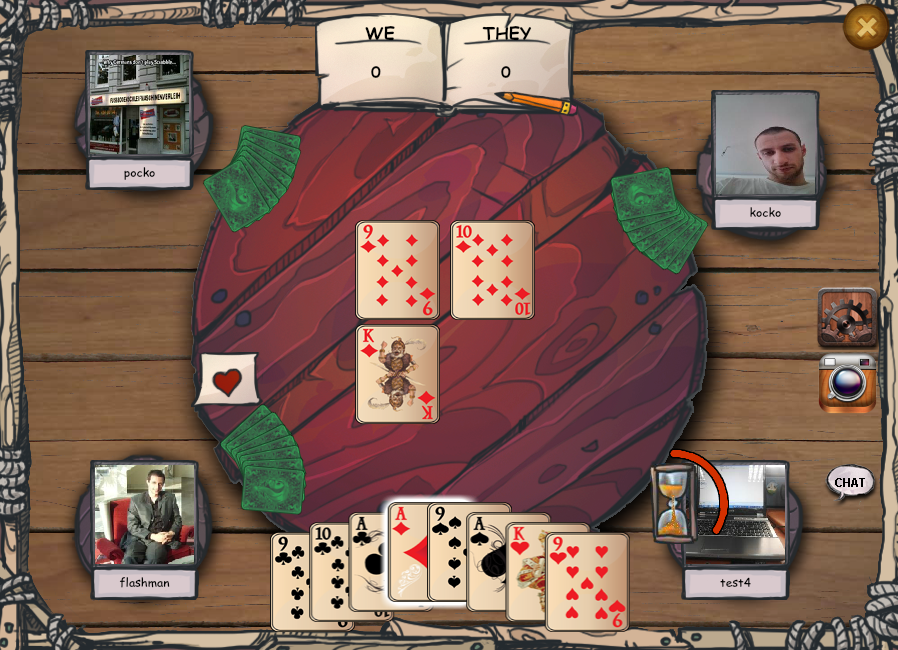Image resolution: width=898 pixels, height=650 pixels.
Task: Open the WE/THEY score notebook
Action: click(444, 62)
